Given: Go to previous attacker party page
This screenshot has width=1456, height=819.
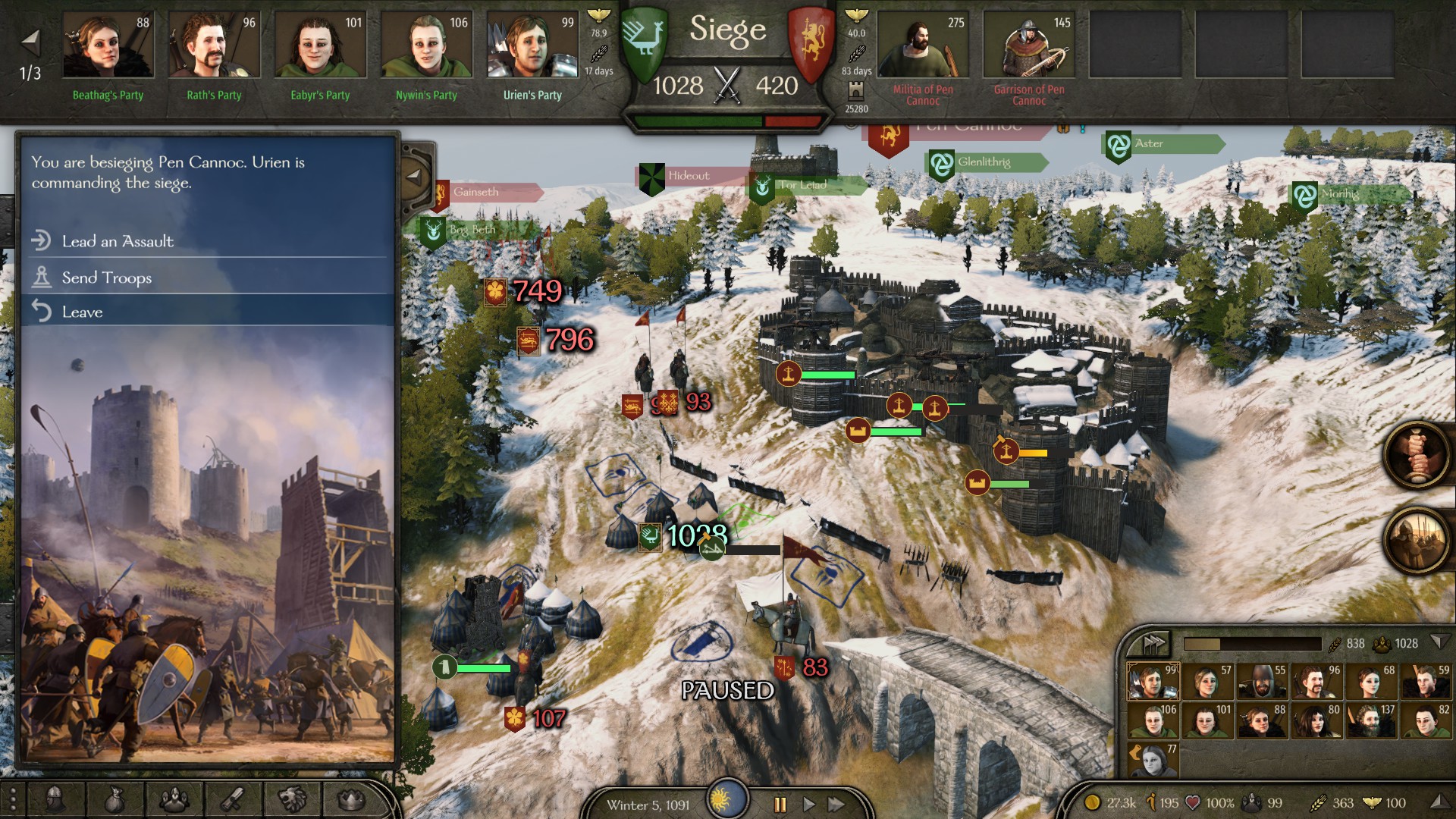Looking at the screenshot, I should coord(30,41).
